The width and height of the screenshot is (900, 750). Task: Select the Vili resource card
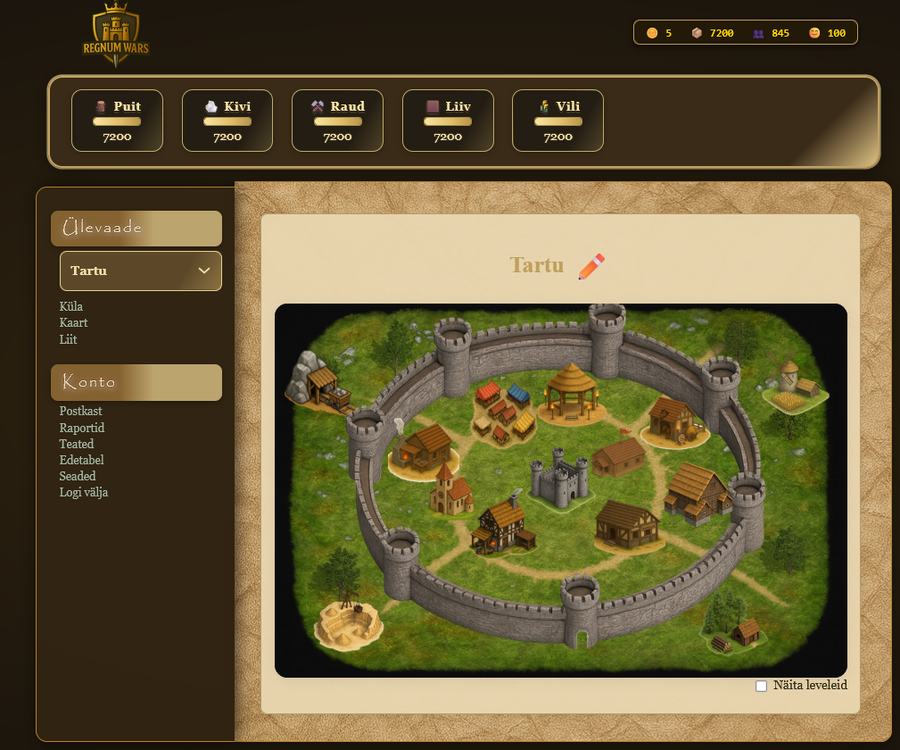coord(558,120)
